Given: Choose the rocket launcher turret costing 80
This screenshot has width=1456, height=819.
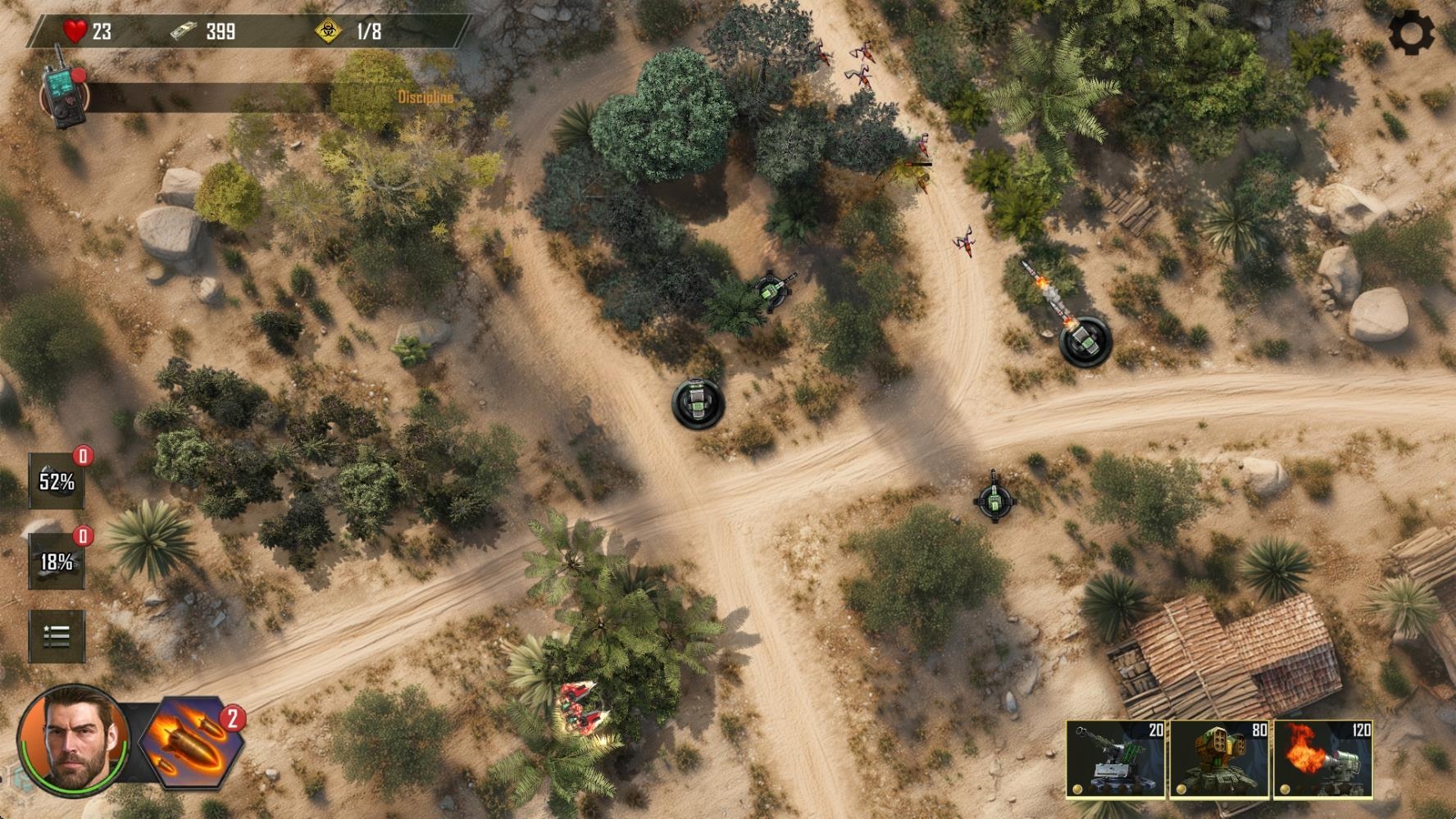Looking at the screenshot, I should (x=1220, y=760).
